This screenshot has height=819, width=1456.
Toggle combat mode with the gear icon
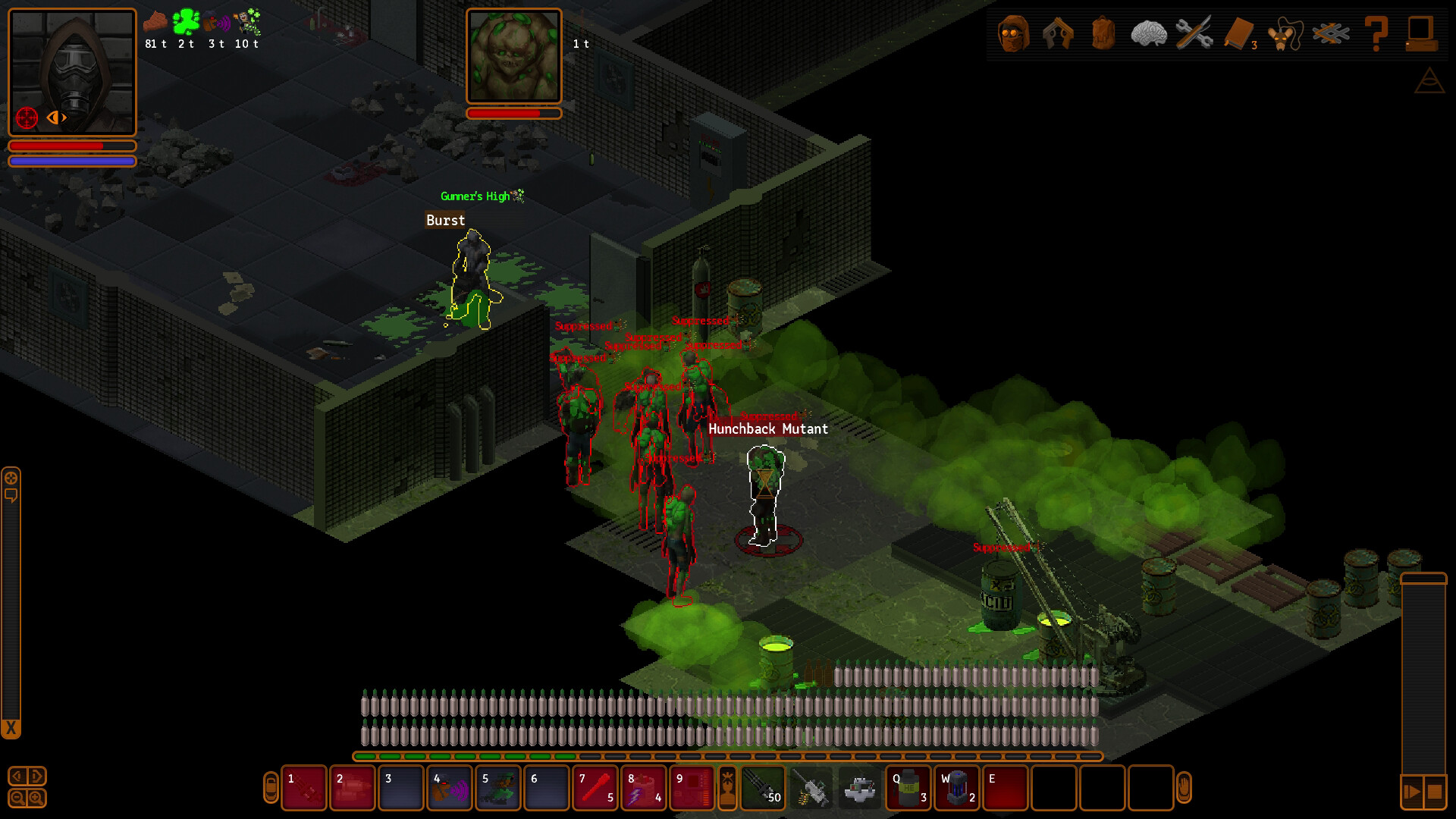(11, 479)
